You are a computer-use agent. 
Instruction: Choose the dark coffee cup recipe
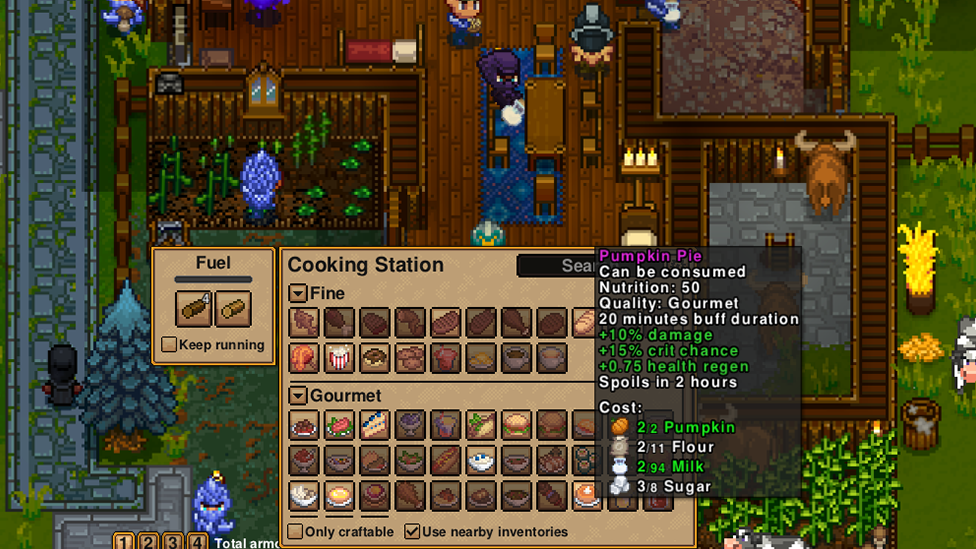(516, 358)
